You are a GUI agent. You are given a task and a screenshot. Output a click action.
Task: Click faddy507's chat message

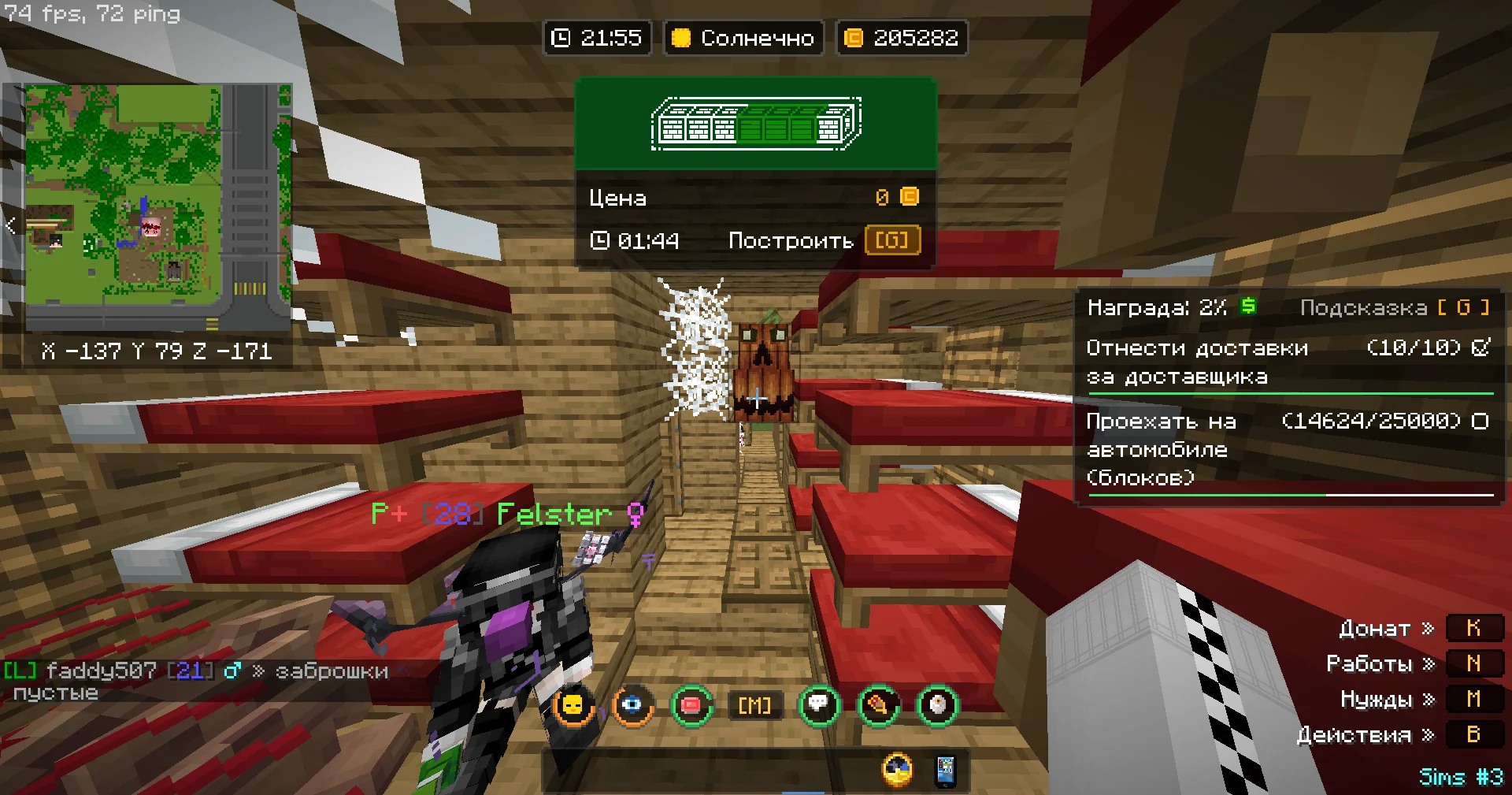tap(197, 681)
